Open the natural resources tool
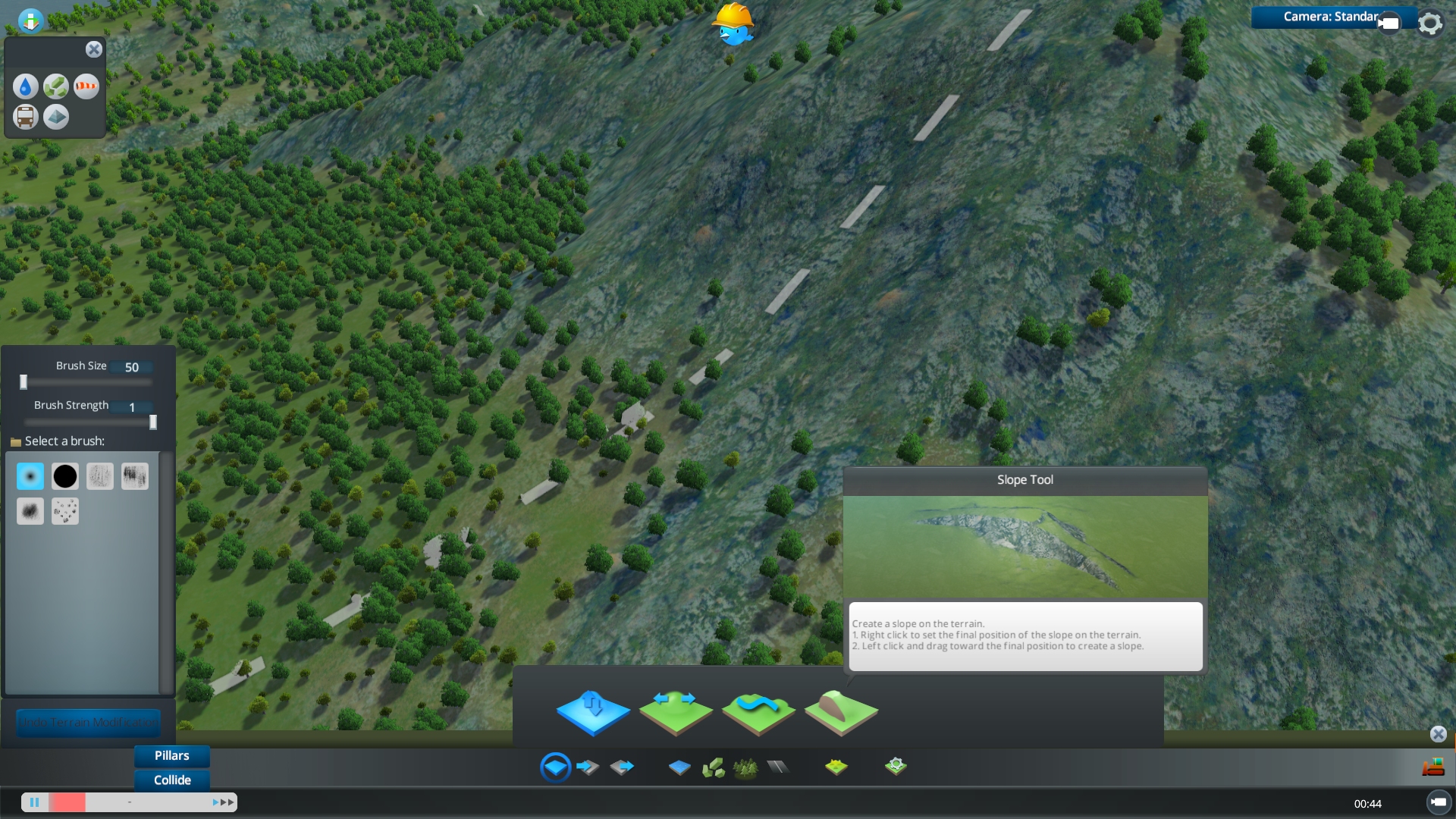 click(714, 767)
